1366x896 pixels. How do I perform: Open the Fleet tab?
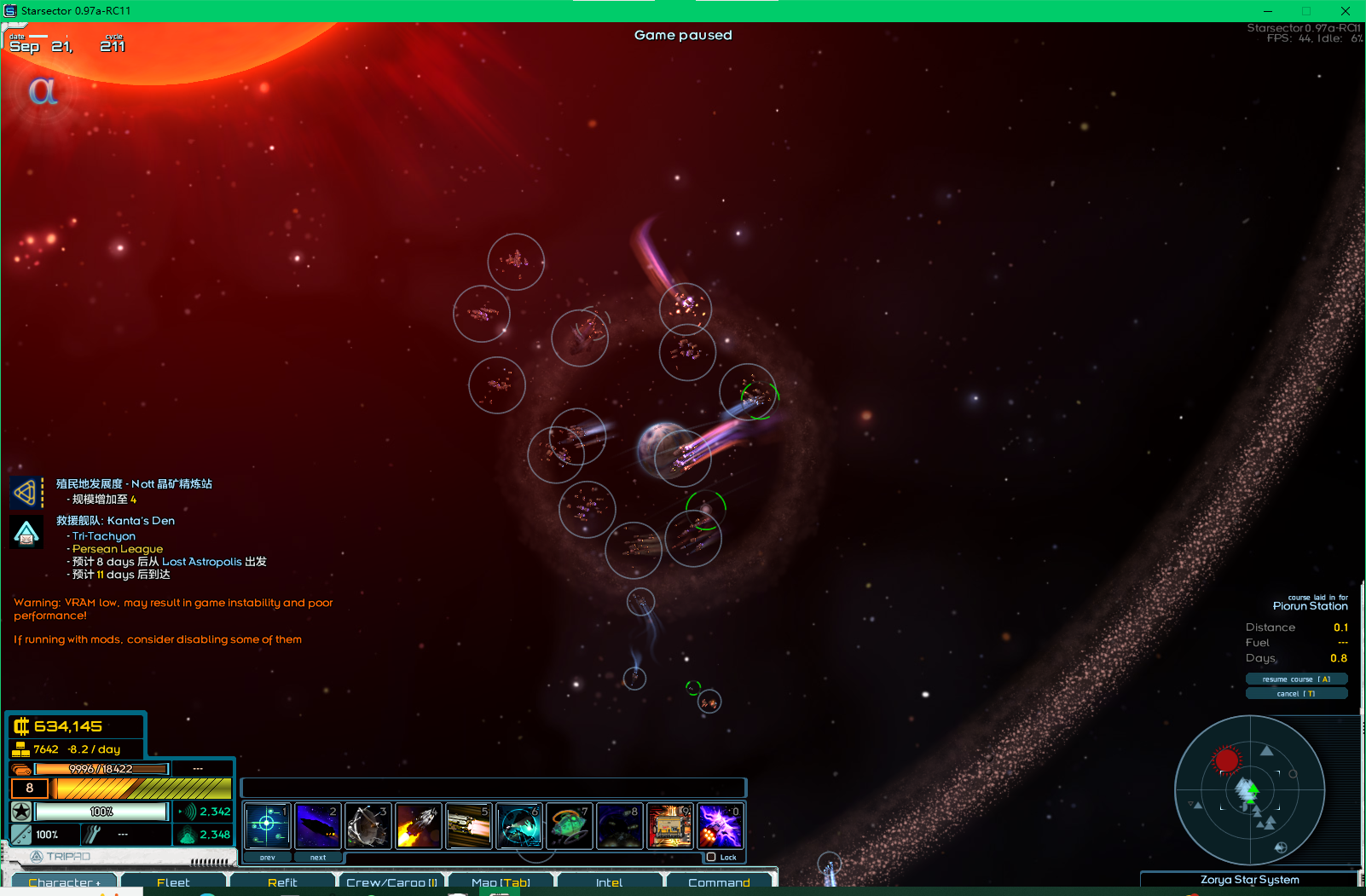173,882
